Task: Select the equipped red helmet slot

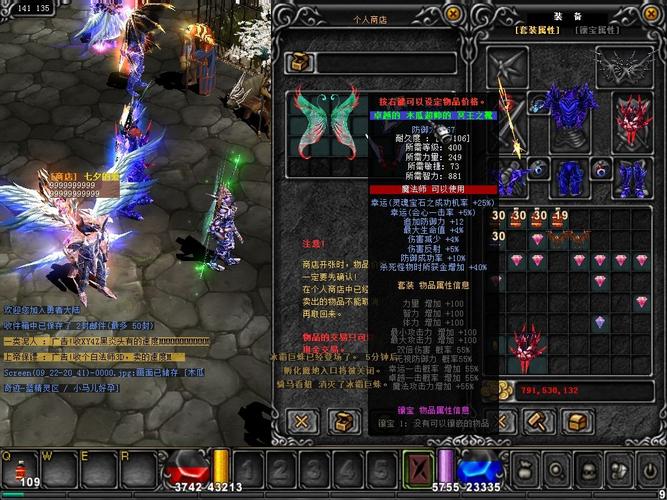Action: (632, 118)
